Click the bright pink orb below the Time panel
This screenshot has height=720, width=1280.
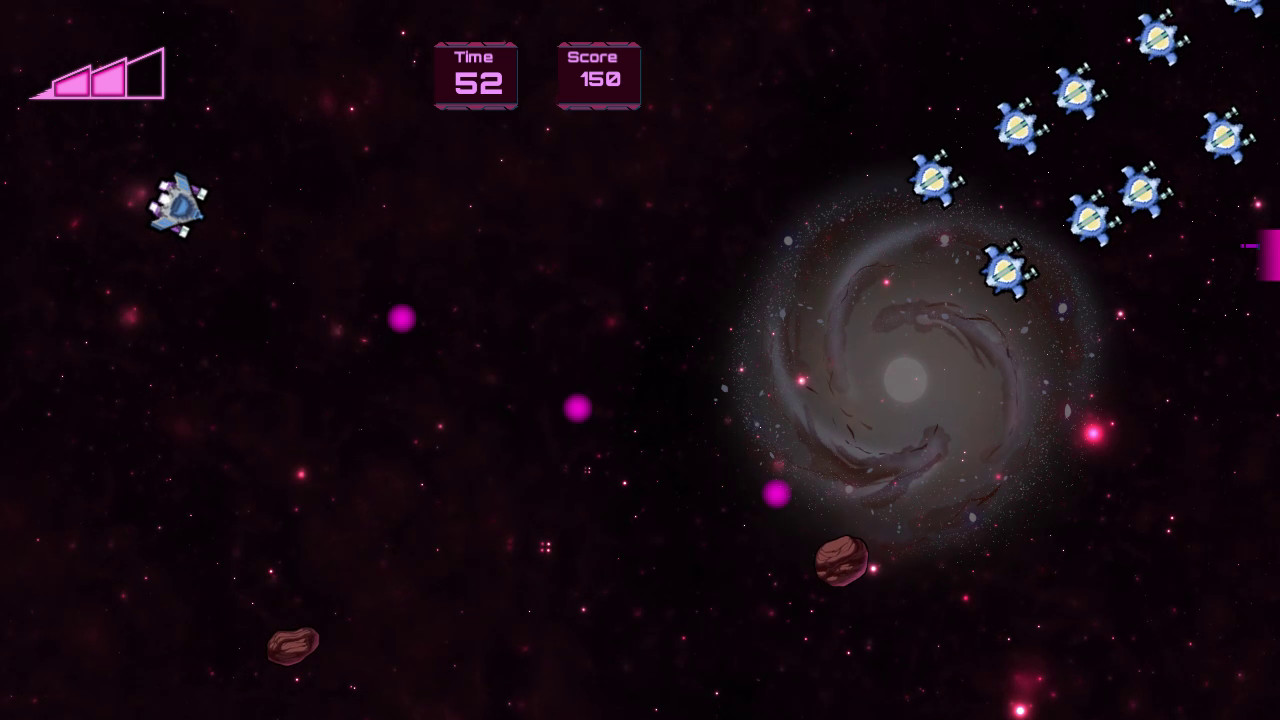click(x=401, y=319)
